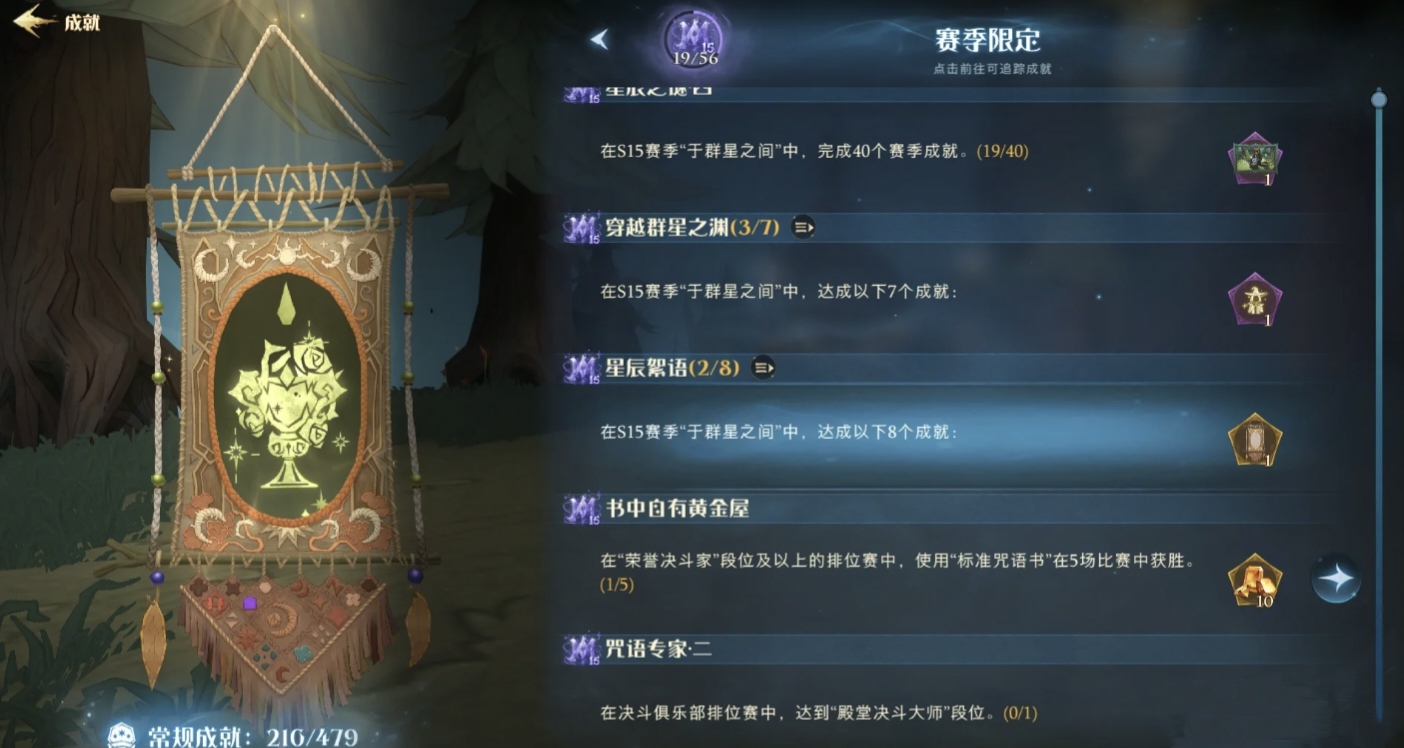
Task: Expand the sub-achievement list for 星辰絮语
Action: tap(765, 367)
